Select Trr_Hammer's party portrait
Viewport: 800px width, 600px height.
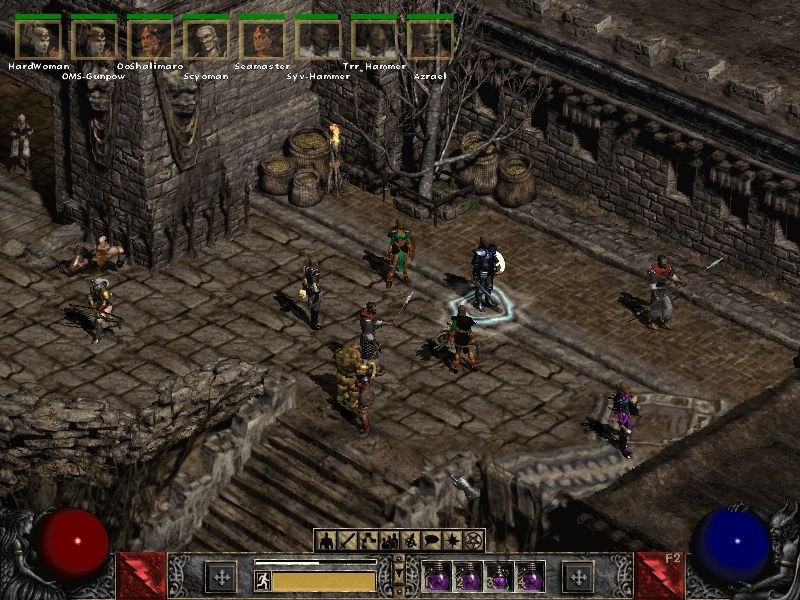click(375, 38)
